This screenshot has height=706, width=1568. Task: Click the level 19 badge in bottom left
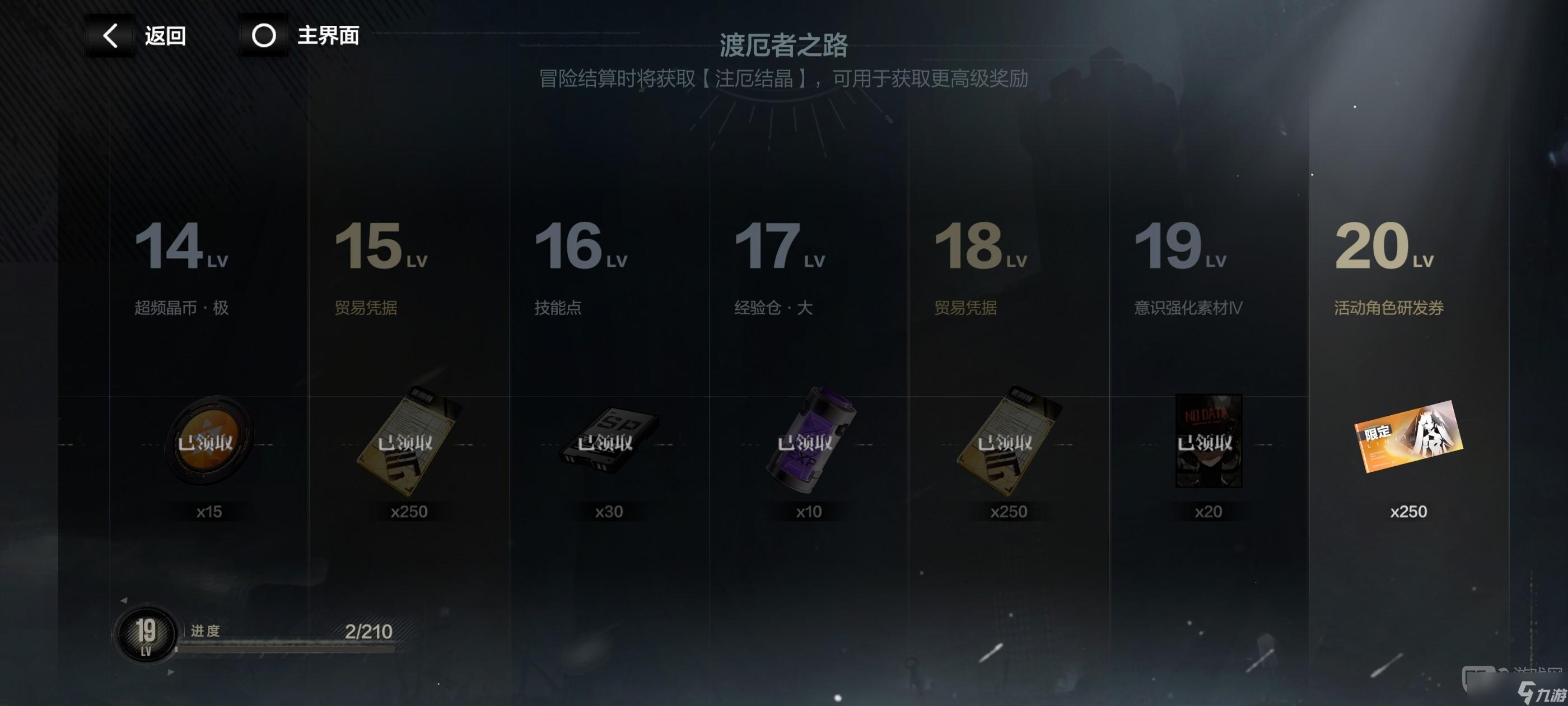146,635
